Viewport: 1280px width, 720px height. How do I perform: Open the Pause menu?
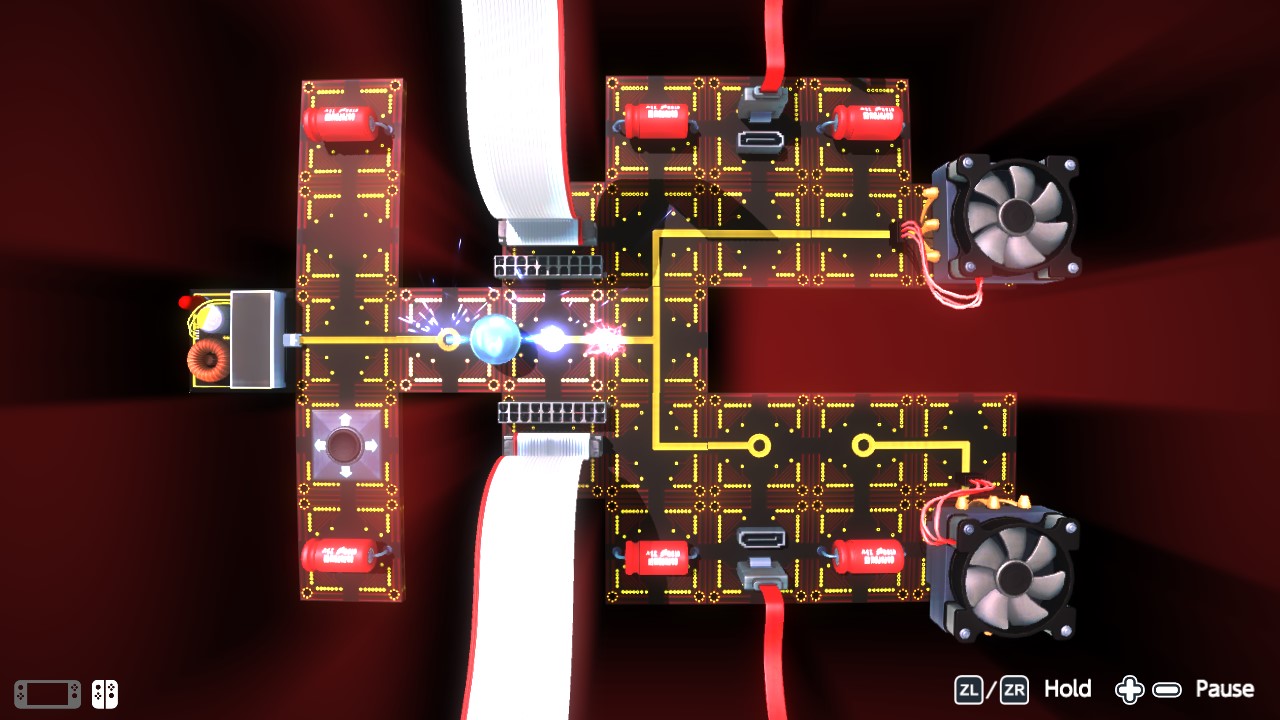click(x=1225, y=689)
